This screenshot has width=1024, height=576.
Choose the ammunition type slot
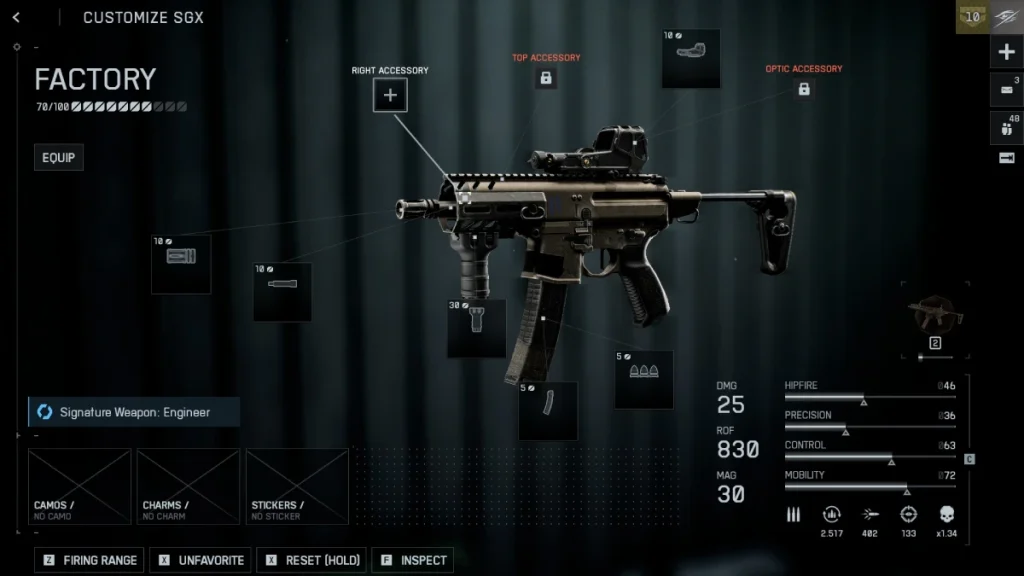[x=643, y=379]
